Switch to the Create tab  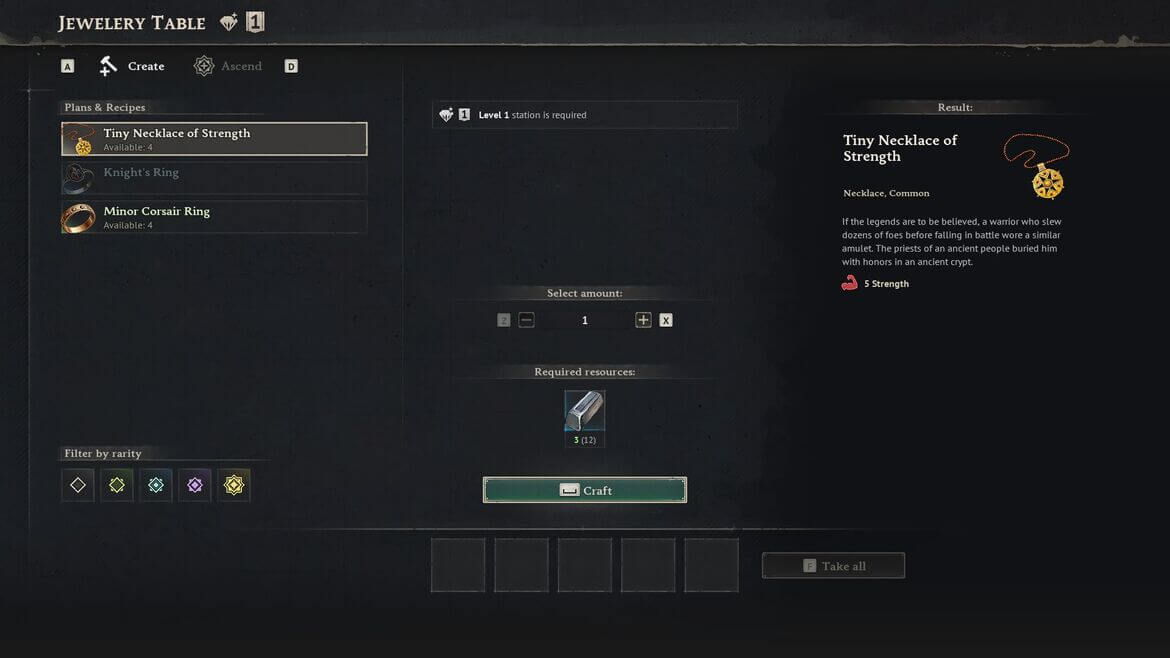pyautogui.click(x=132, y=66)
